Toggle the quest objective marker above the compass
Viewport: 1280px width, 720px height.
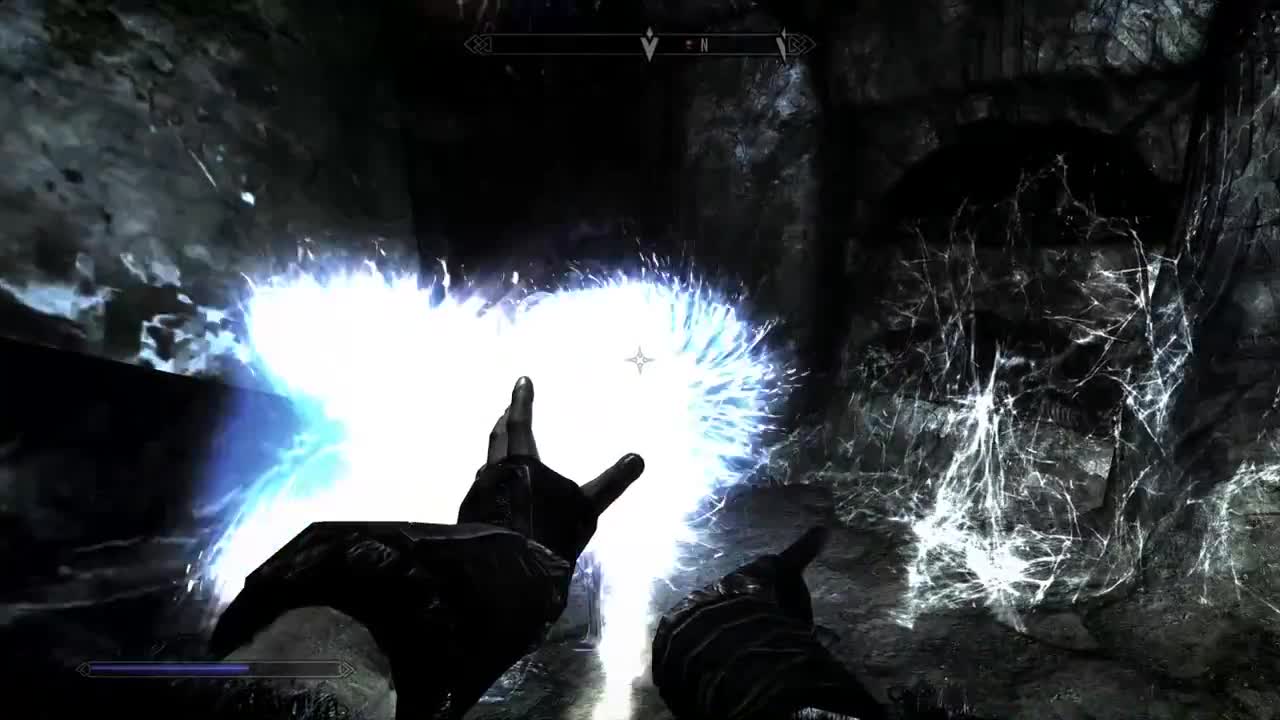tap(648, 31)
